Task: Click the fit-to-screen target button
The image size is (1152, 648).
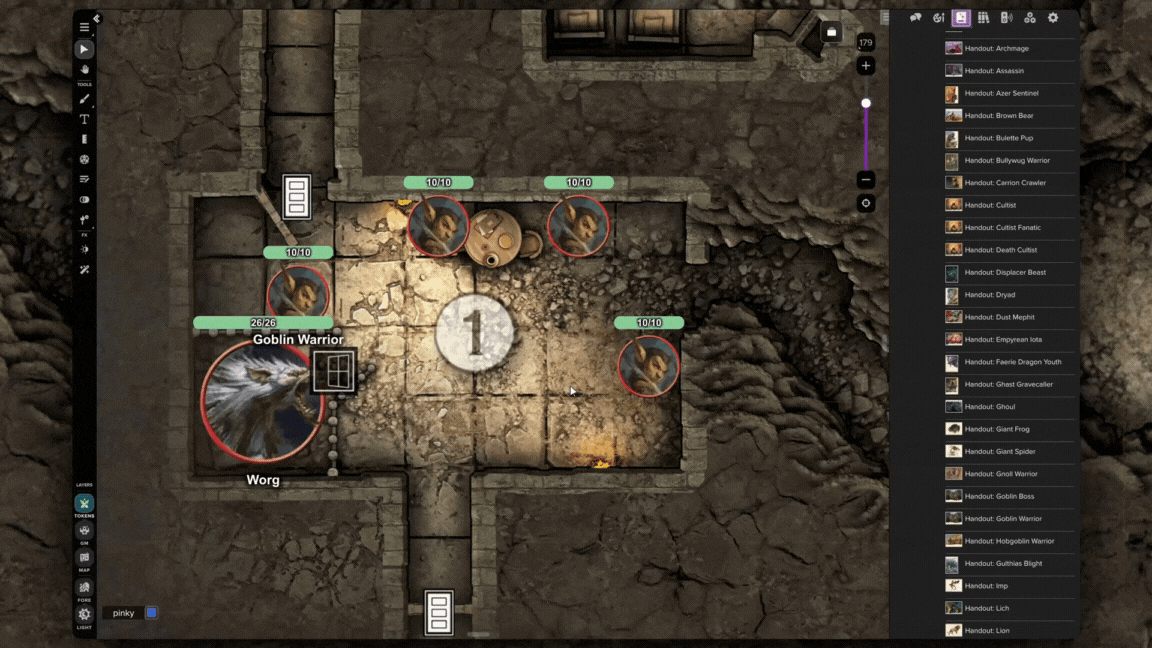Action: pos(866,203)
